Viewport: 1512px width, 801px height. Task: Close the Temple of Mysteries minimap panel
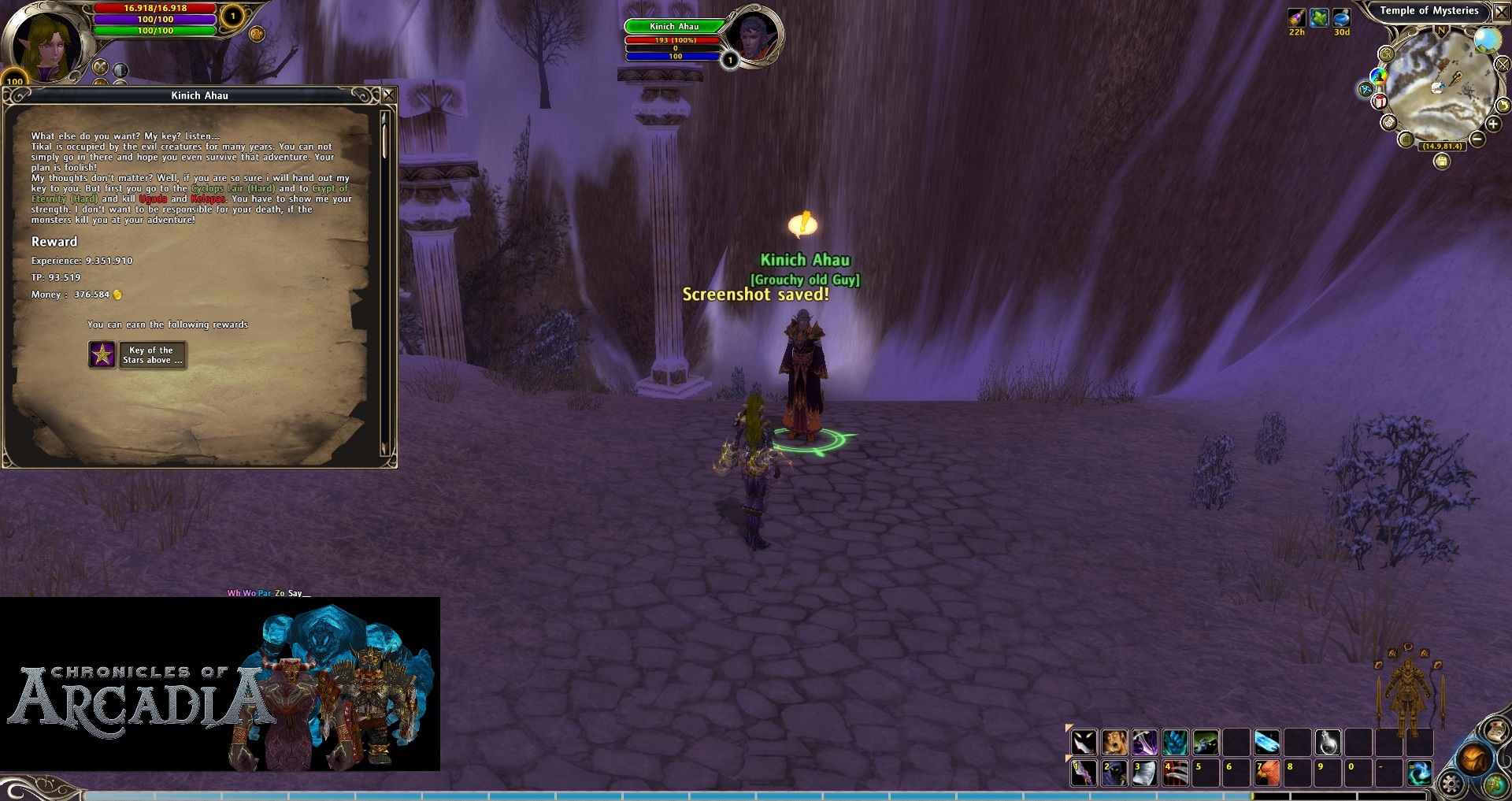point(1501,12)
